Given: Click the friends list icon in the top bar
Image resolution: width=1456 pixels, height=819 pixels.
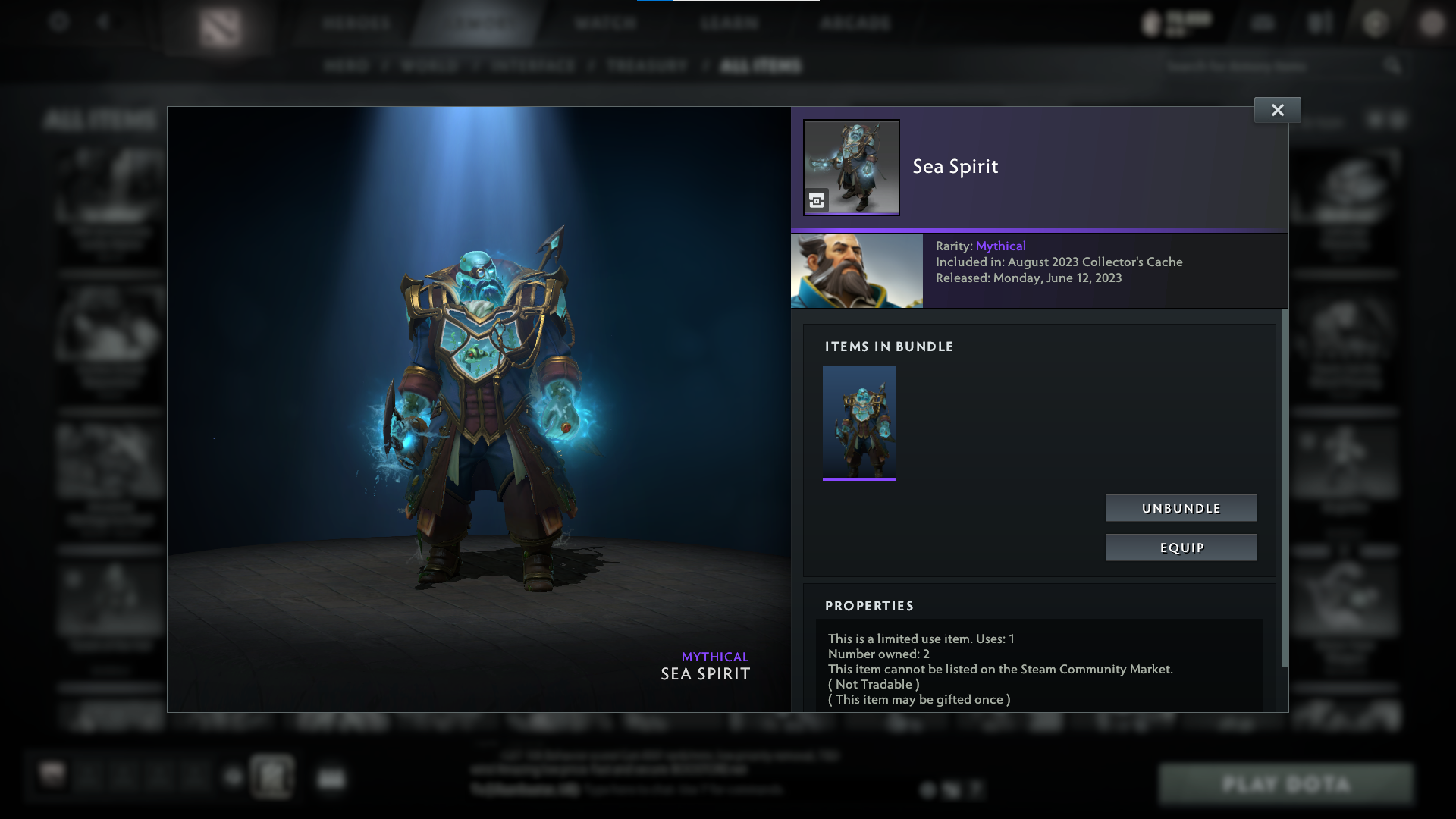Looking at the screenshot, I should [1319, 23].
